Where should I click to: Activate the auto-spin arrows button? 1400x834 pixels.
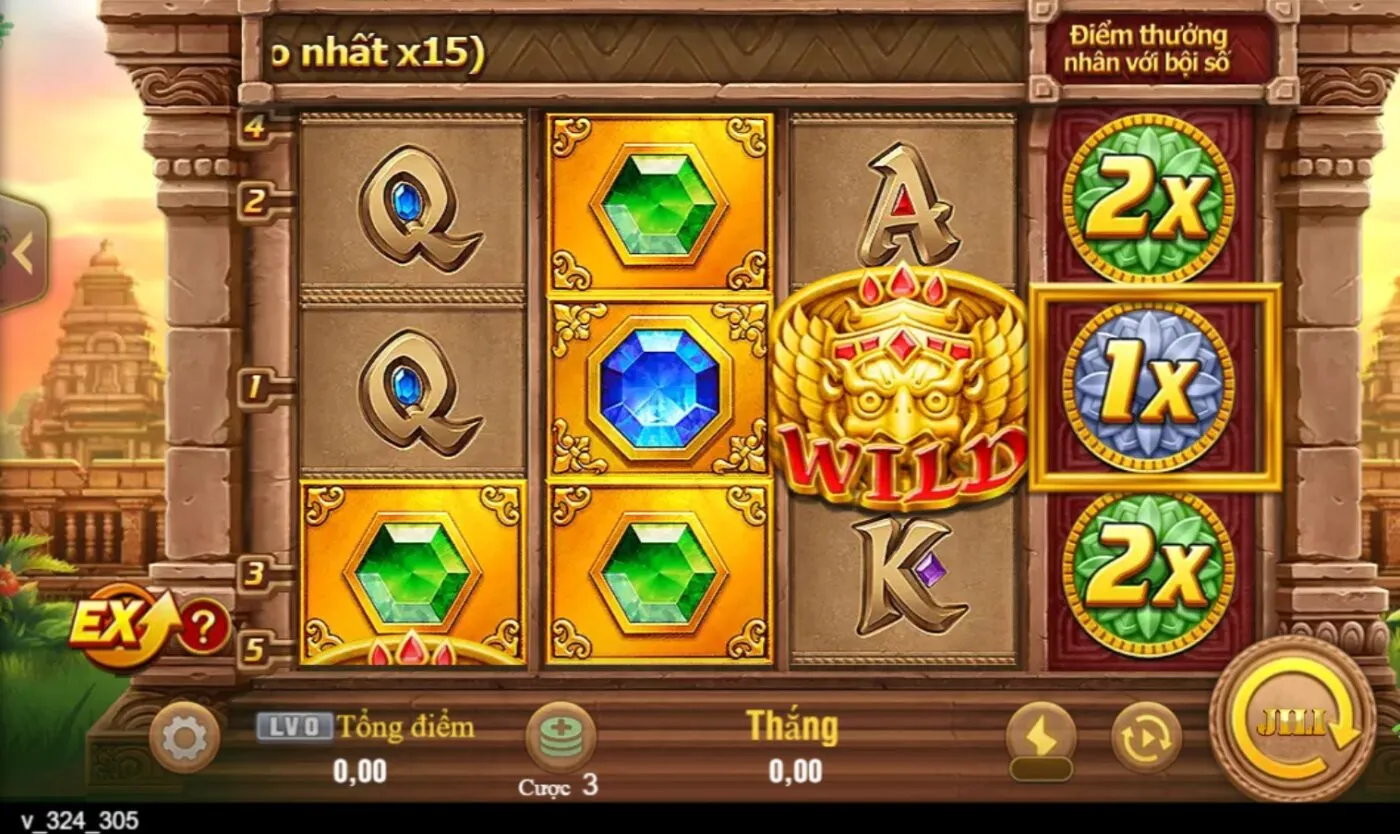tap(1146, 738)
